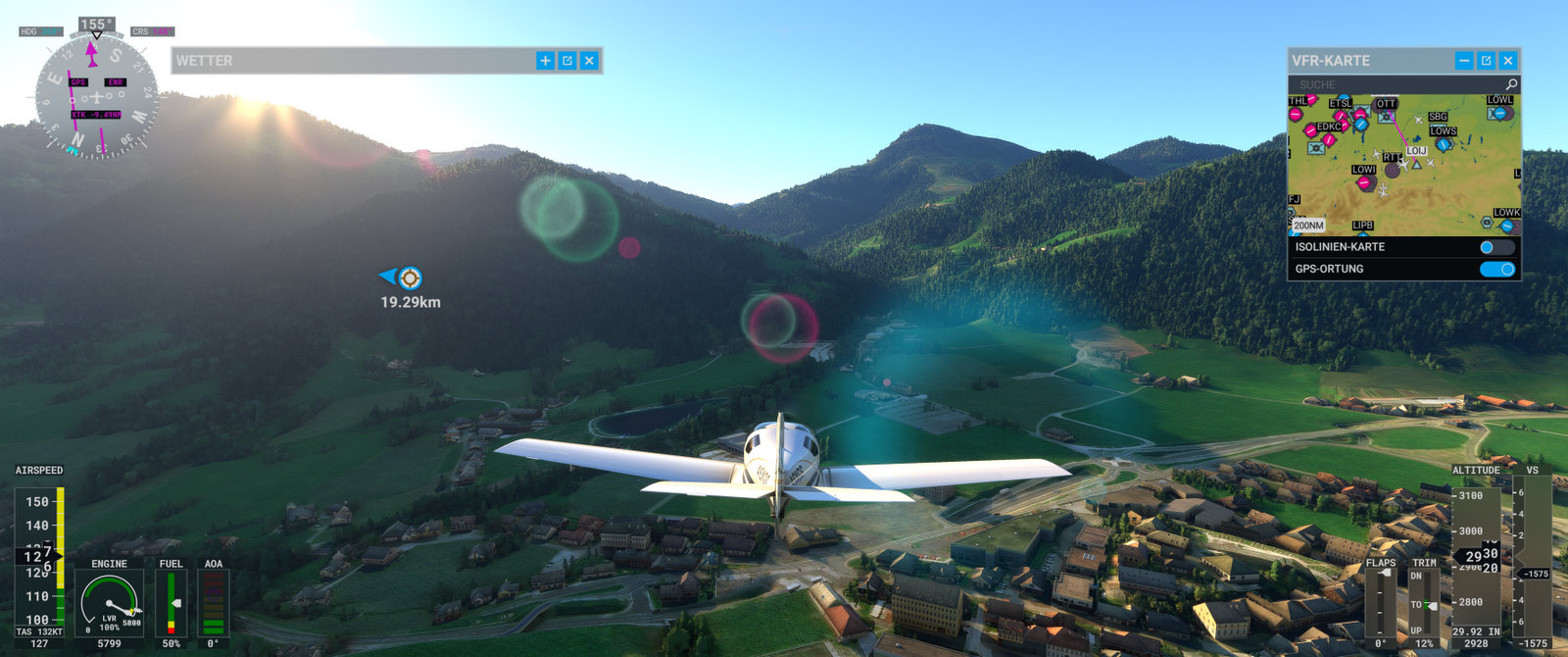Screen dimensions: 1568x657
Task: Minimize the VFR-Karte panel
Action: tap(1464, 61)
